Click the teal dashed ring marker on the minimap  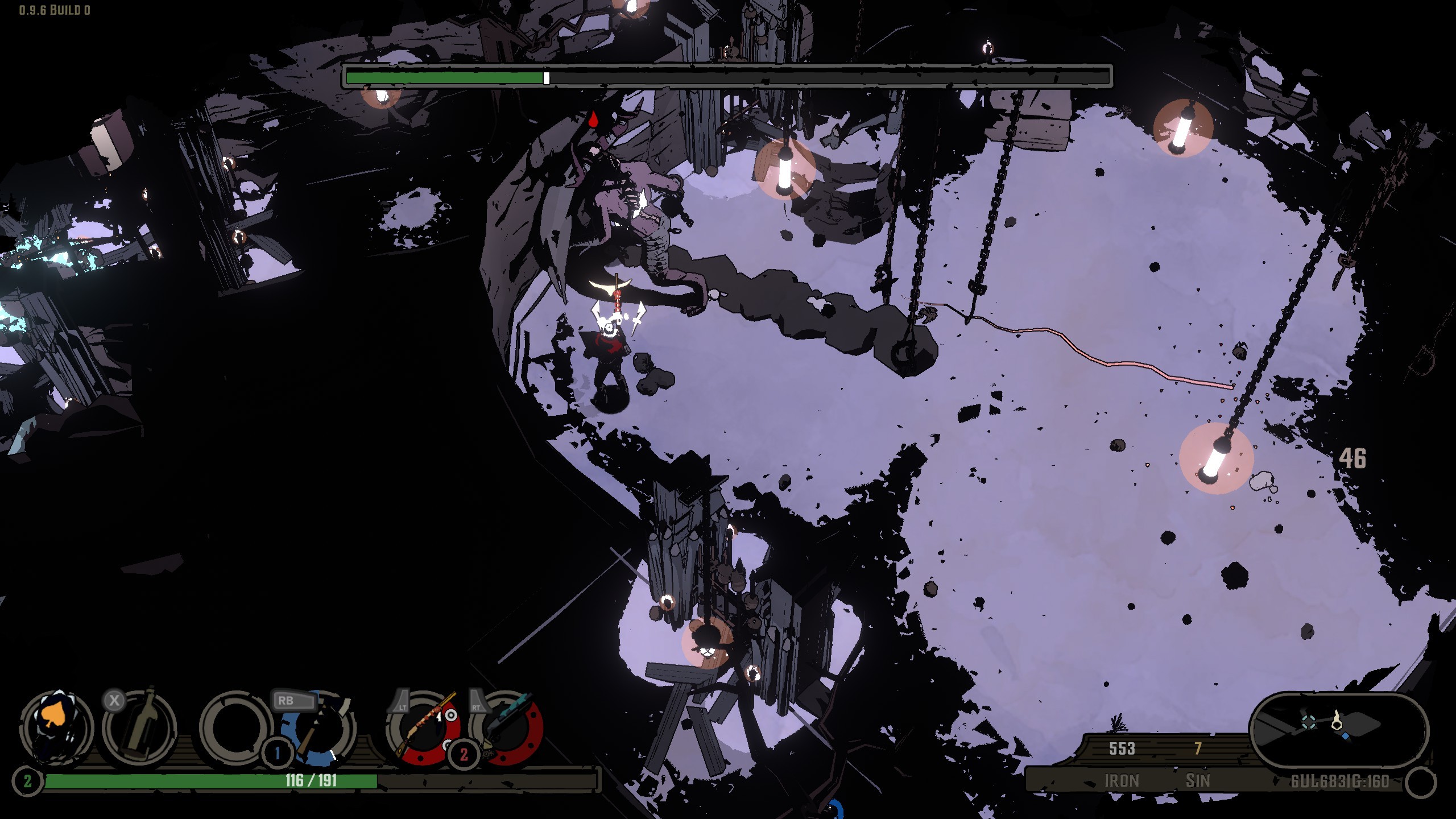[1309, 722]
